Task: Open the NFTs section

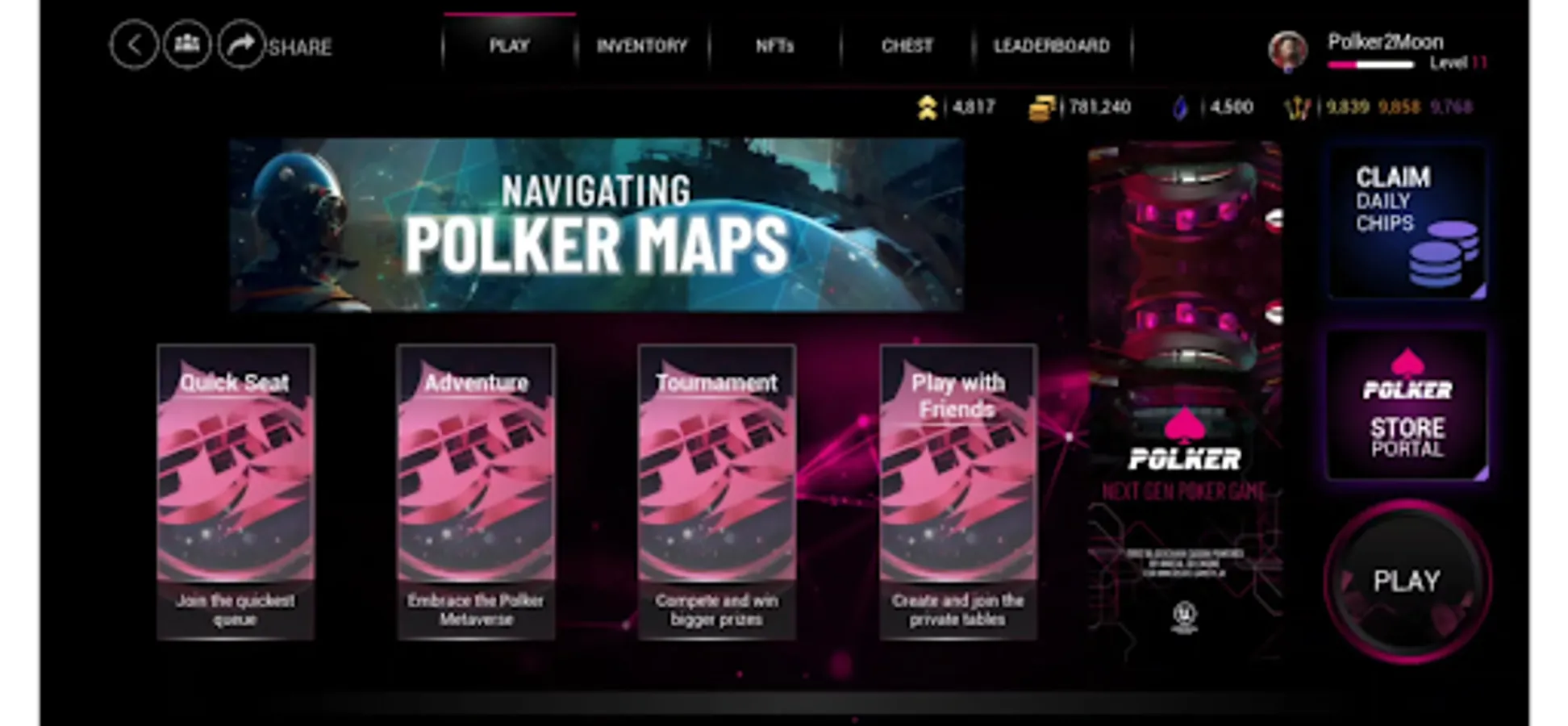Action: coord(775,46)
